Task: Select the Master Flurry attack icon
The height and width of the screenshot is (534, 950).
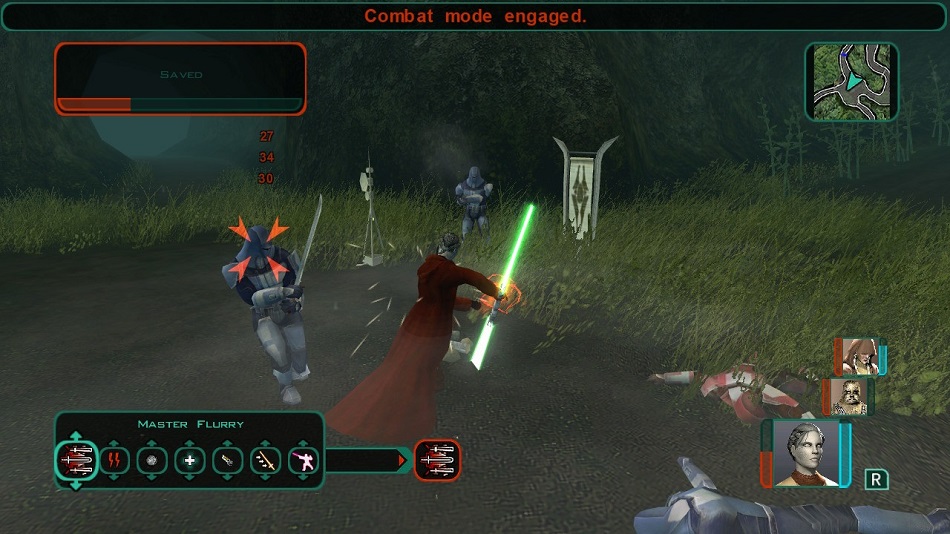Action: (x=76, y=461)
